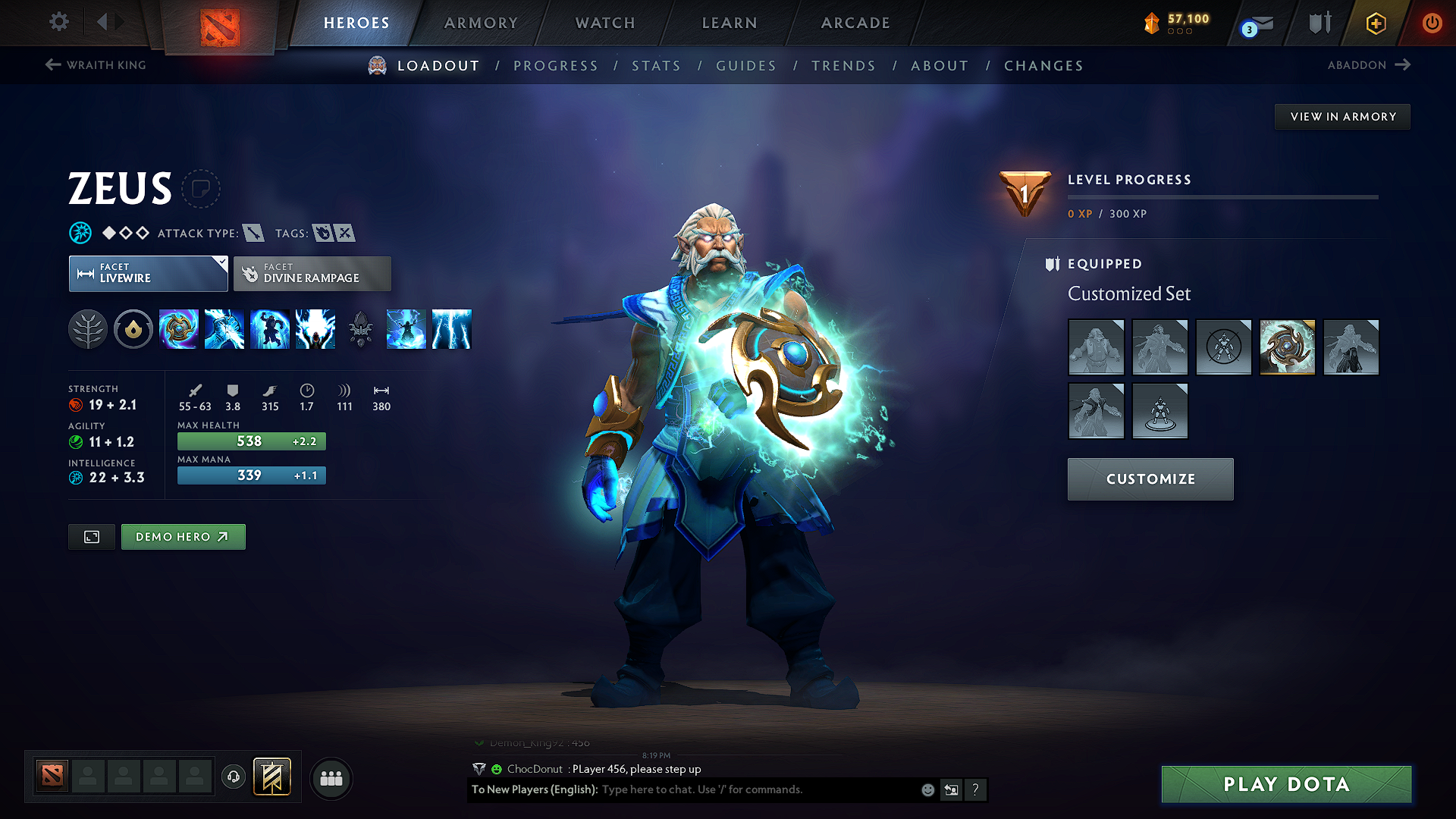Click the Dota 2 logo emblem

tap(218, 23)
